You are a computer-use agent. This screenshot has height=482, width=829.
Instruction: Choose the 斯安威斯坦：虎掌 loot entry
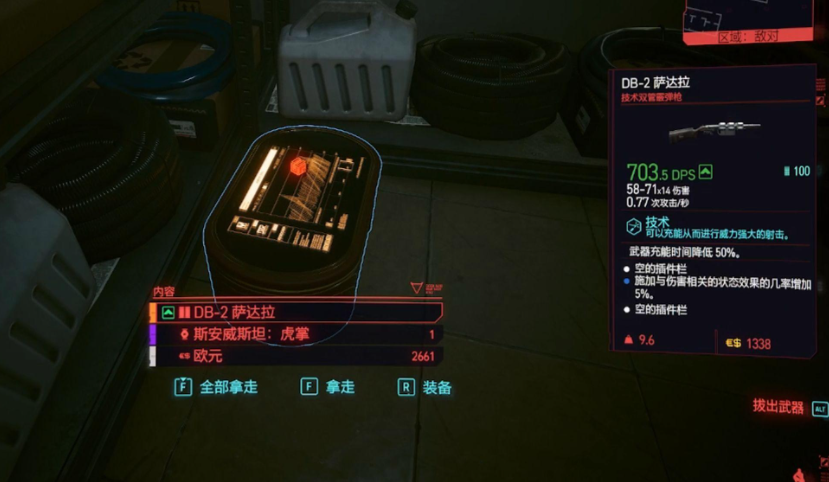(x=295, y=335)
